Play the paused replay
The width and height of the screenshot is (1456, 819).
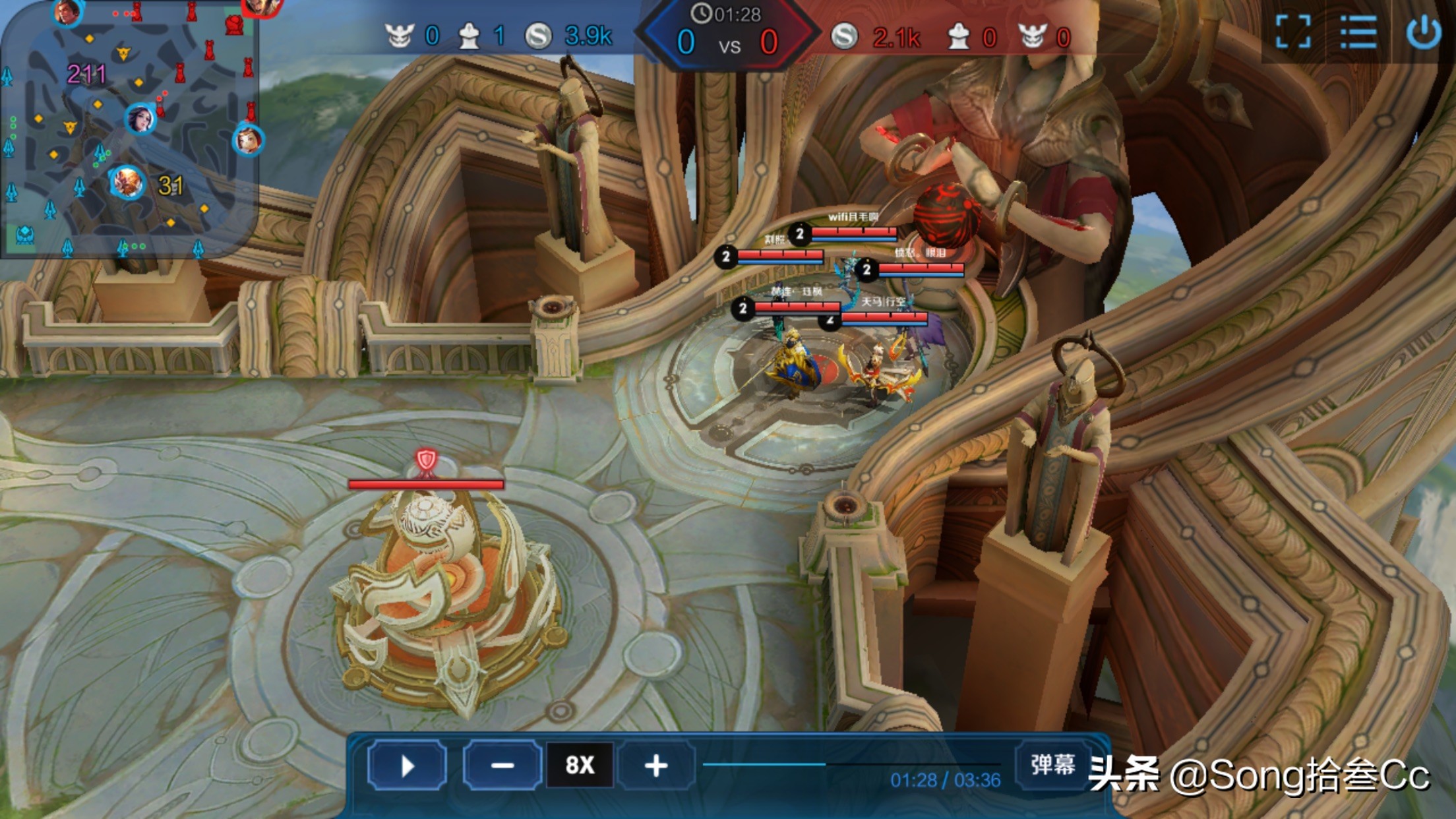click(x=407, y=766)
